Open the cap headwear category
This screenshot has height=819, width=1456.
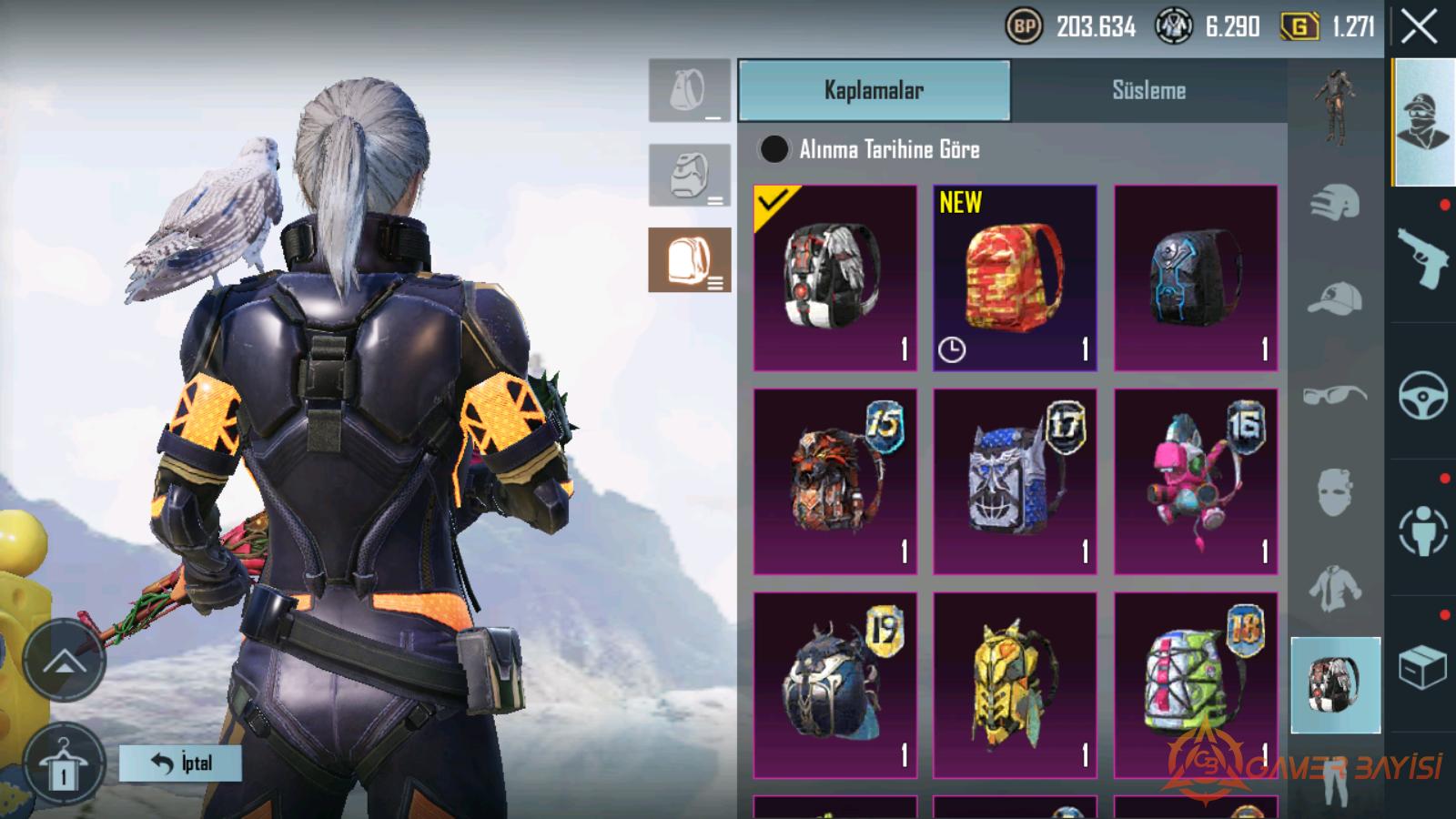coord(1335,298)
